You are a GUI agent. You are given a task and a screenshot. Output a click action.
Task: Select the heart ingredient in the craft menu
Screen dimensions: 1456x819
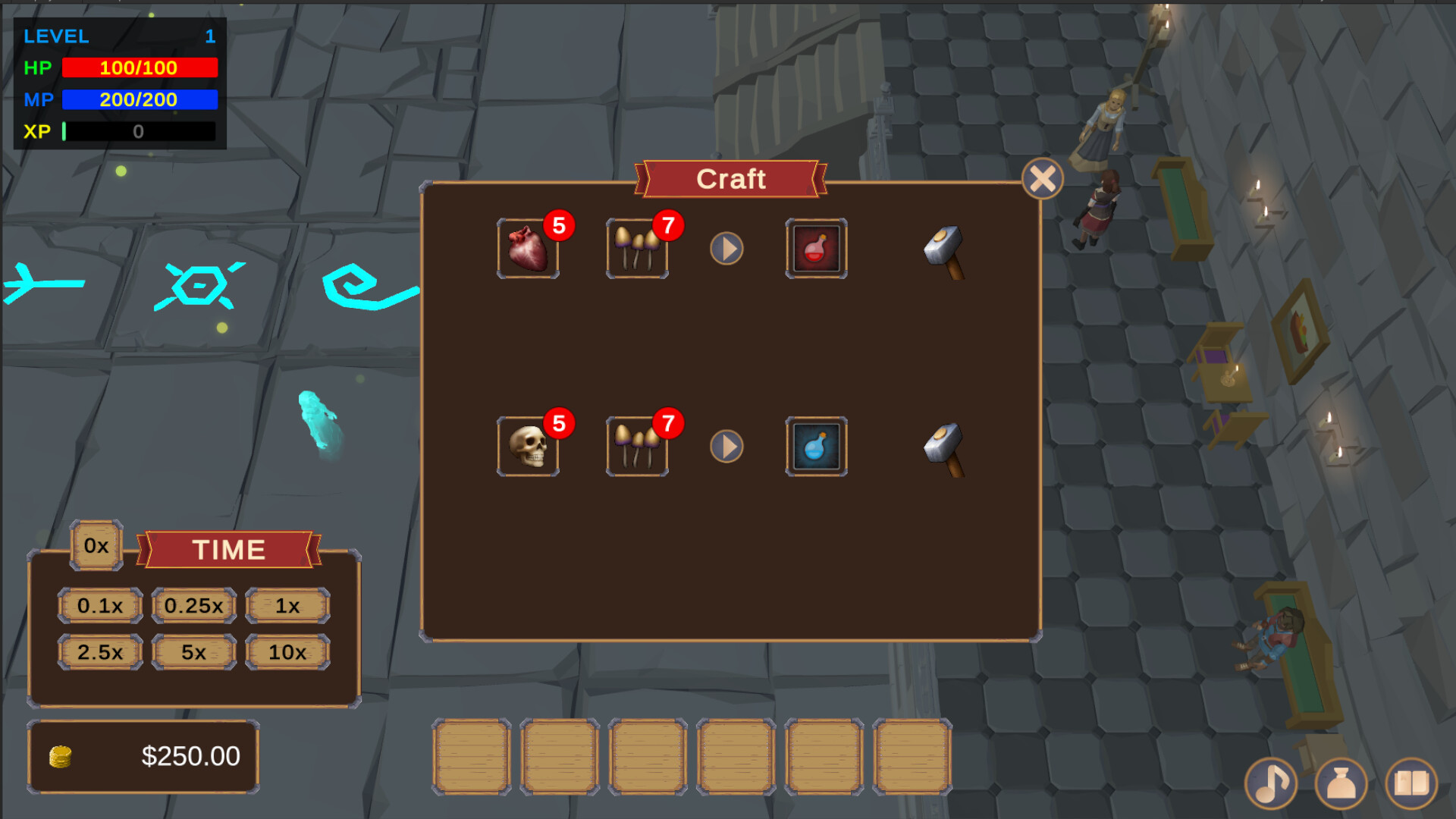coord(529,249)
